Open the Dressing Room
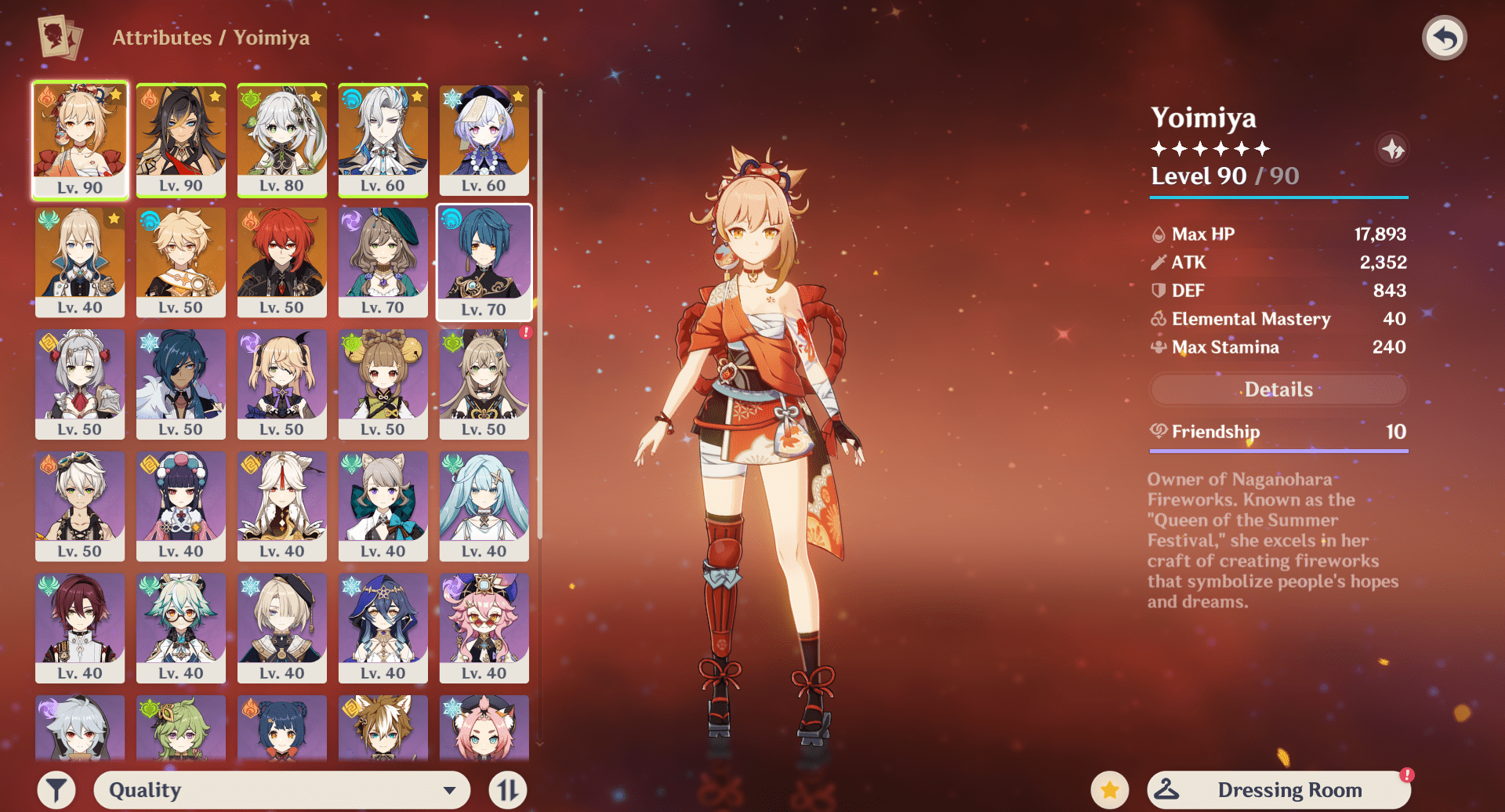Screen dimensions: 1505x812 [x=1278, y=790]
